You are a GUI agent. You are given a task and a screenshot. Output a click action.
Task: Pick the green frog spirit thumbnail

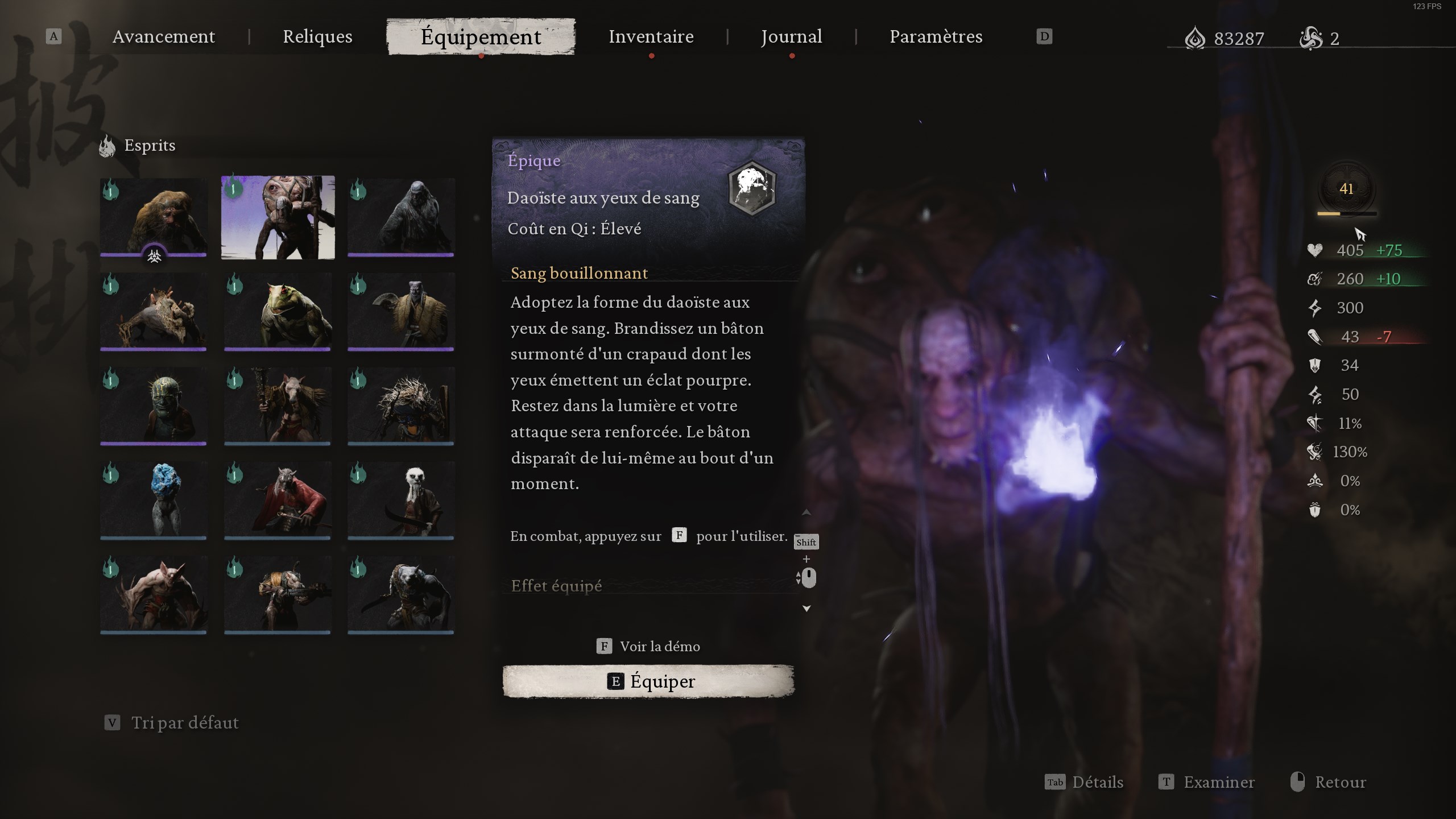[x=278, y=312]
